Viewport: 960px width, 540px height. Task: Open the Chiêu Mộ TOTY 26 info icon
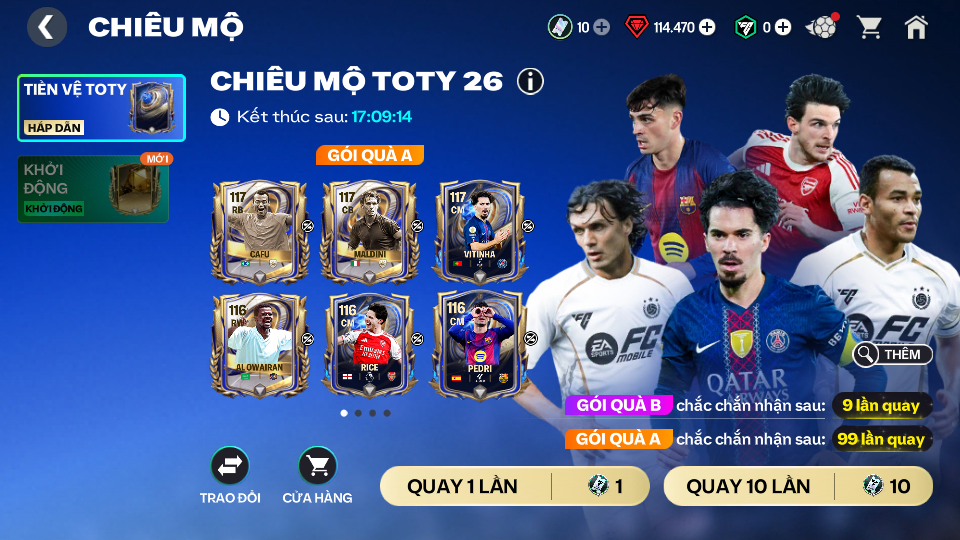(x=530, y=81)
